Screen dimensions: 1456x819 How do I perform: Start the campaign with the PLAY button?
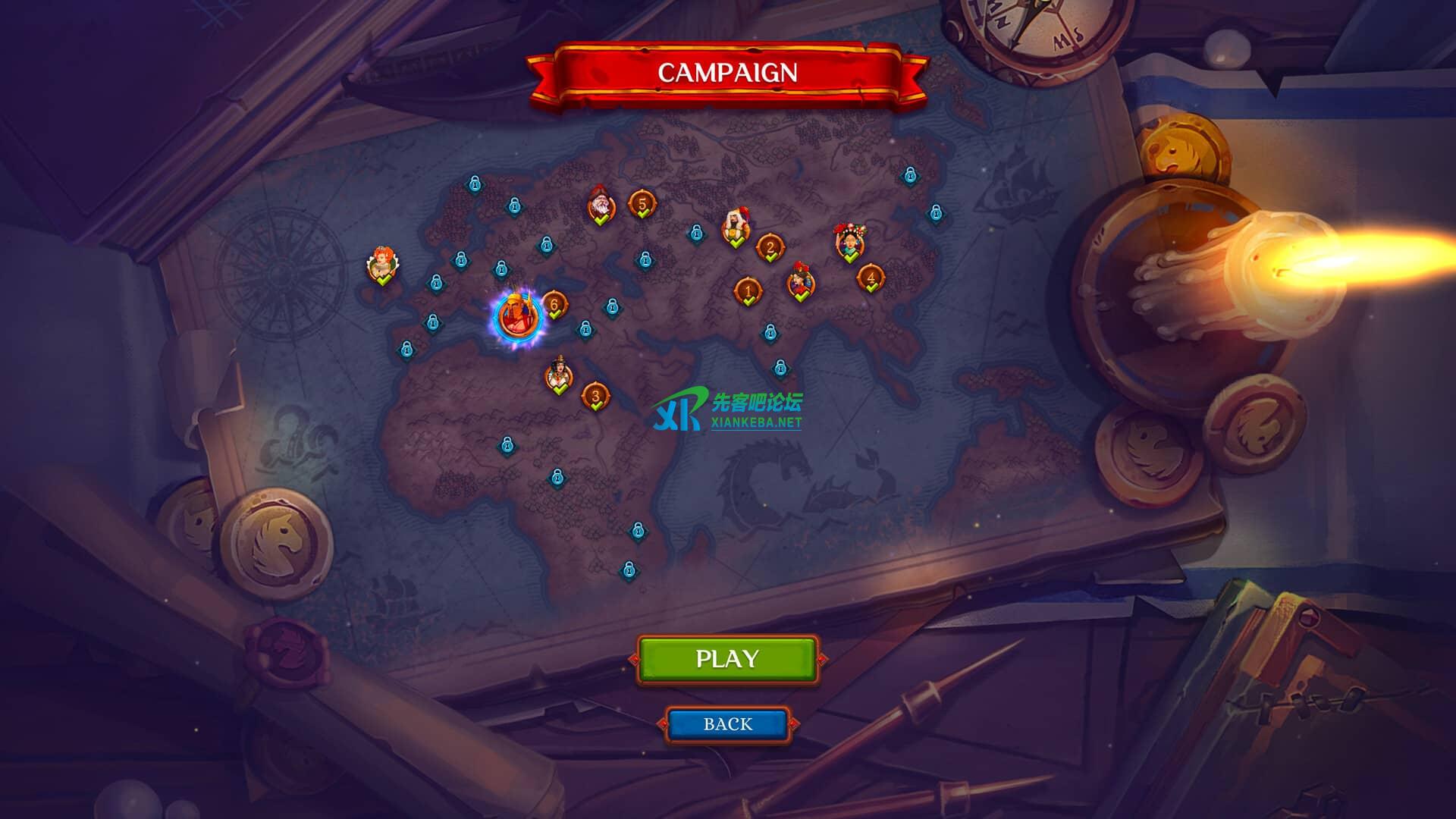[x=727, y=659]
